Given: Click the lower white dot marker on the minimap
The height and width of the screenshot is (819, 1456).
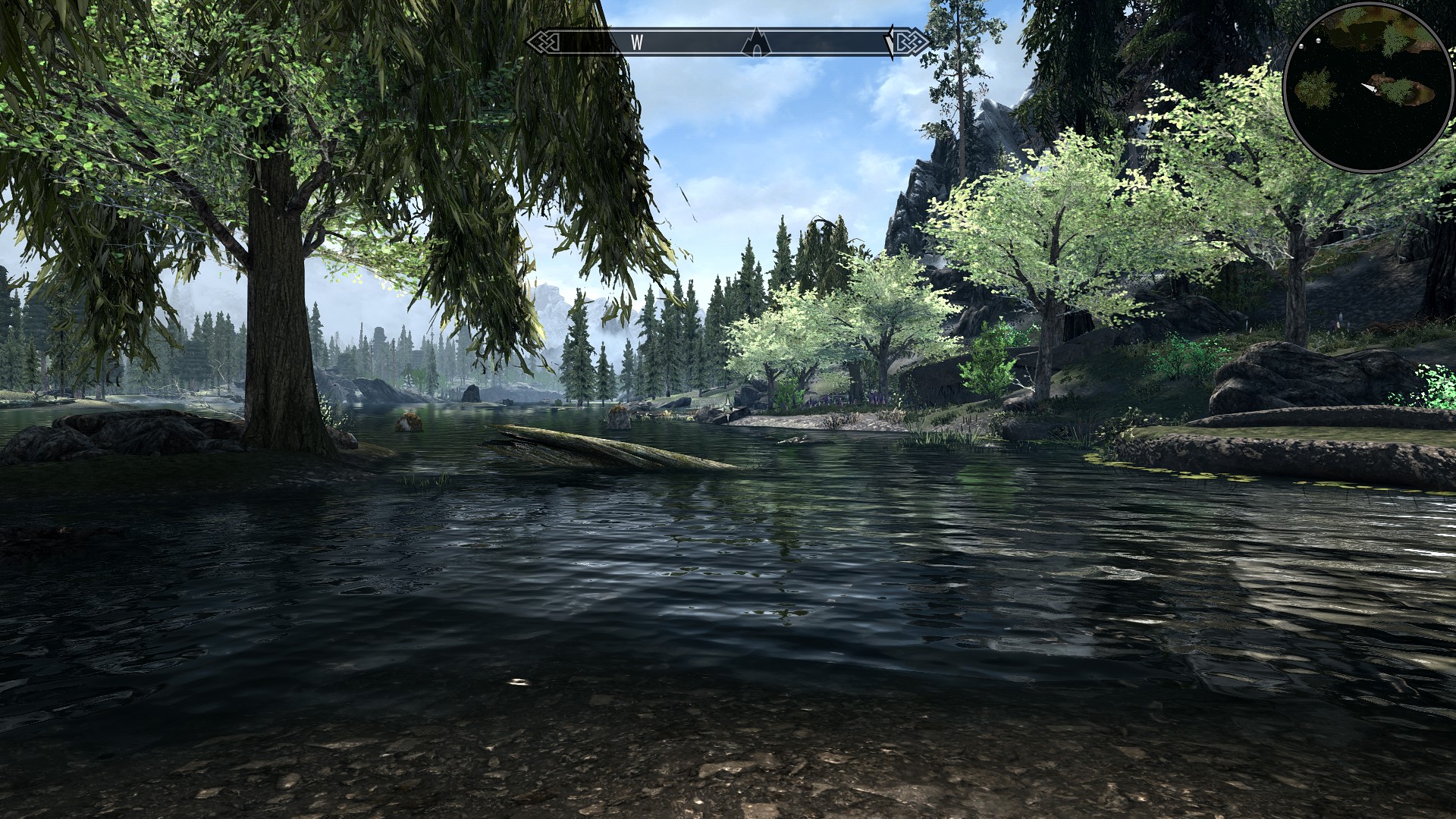Looking at the screenshot, I should (x=1301, y=46).
